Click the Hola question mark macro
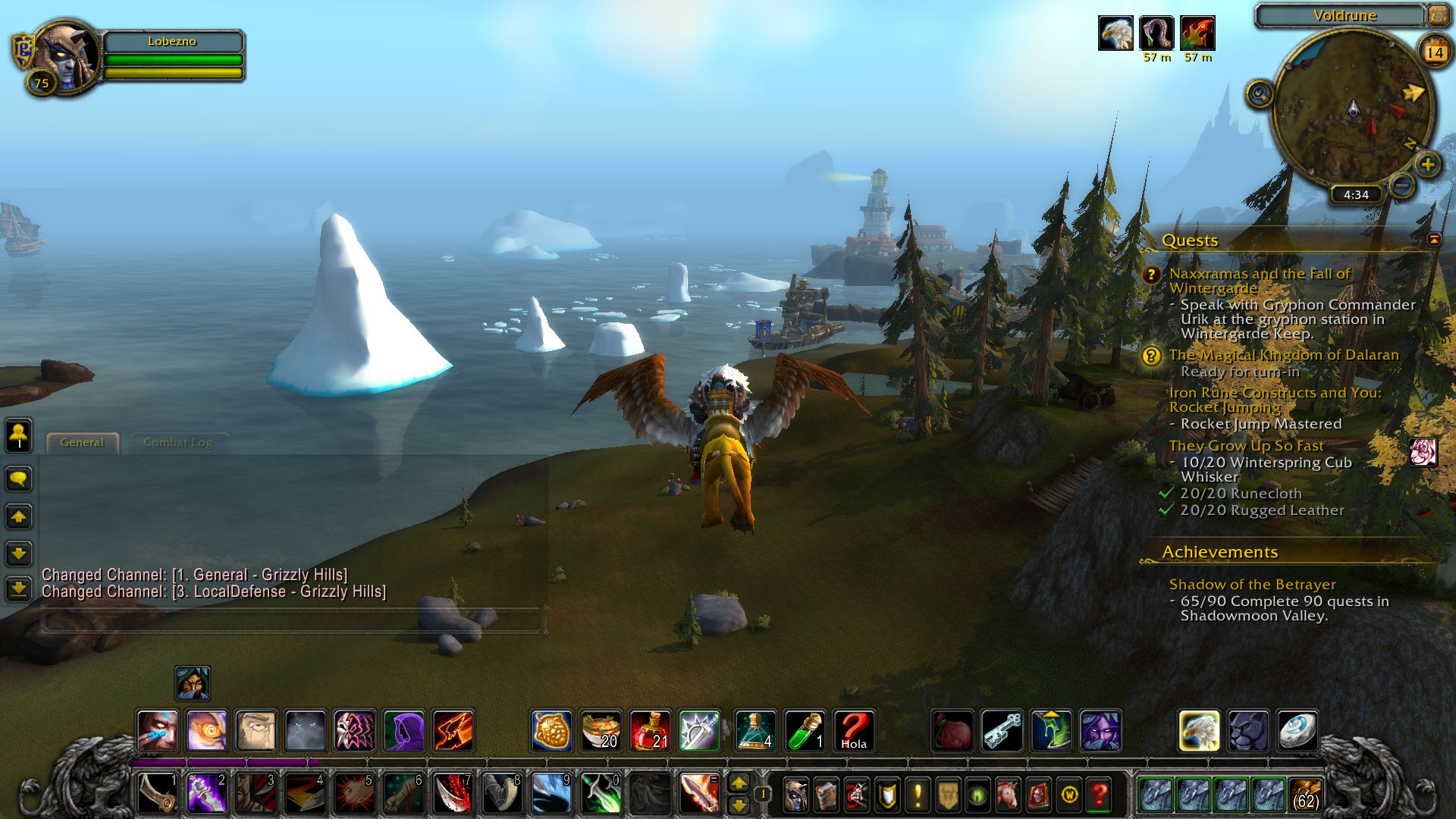This screenshot has width=1456, height=819. 854,731
